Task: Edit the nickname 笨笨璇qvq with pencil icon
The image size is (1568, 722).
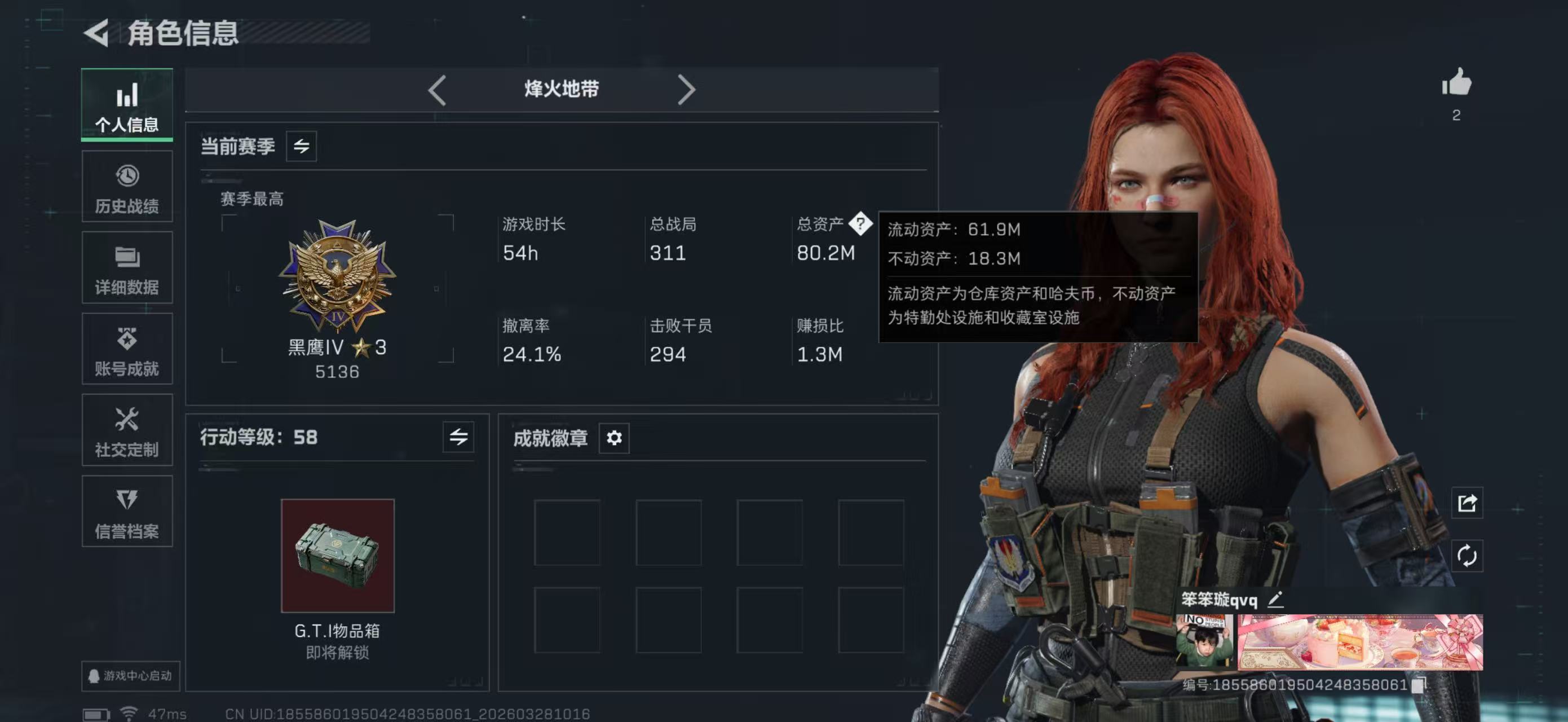Action: (1277, 600)
